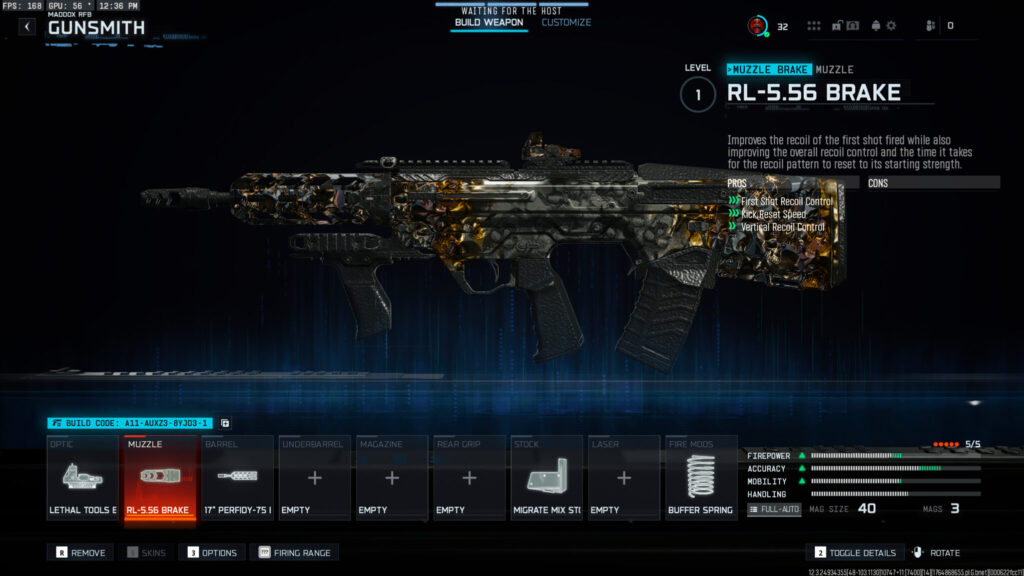Remove the selected attachment

80,552
